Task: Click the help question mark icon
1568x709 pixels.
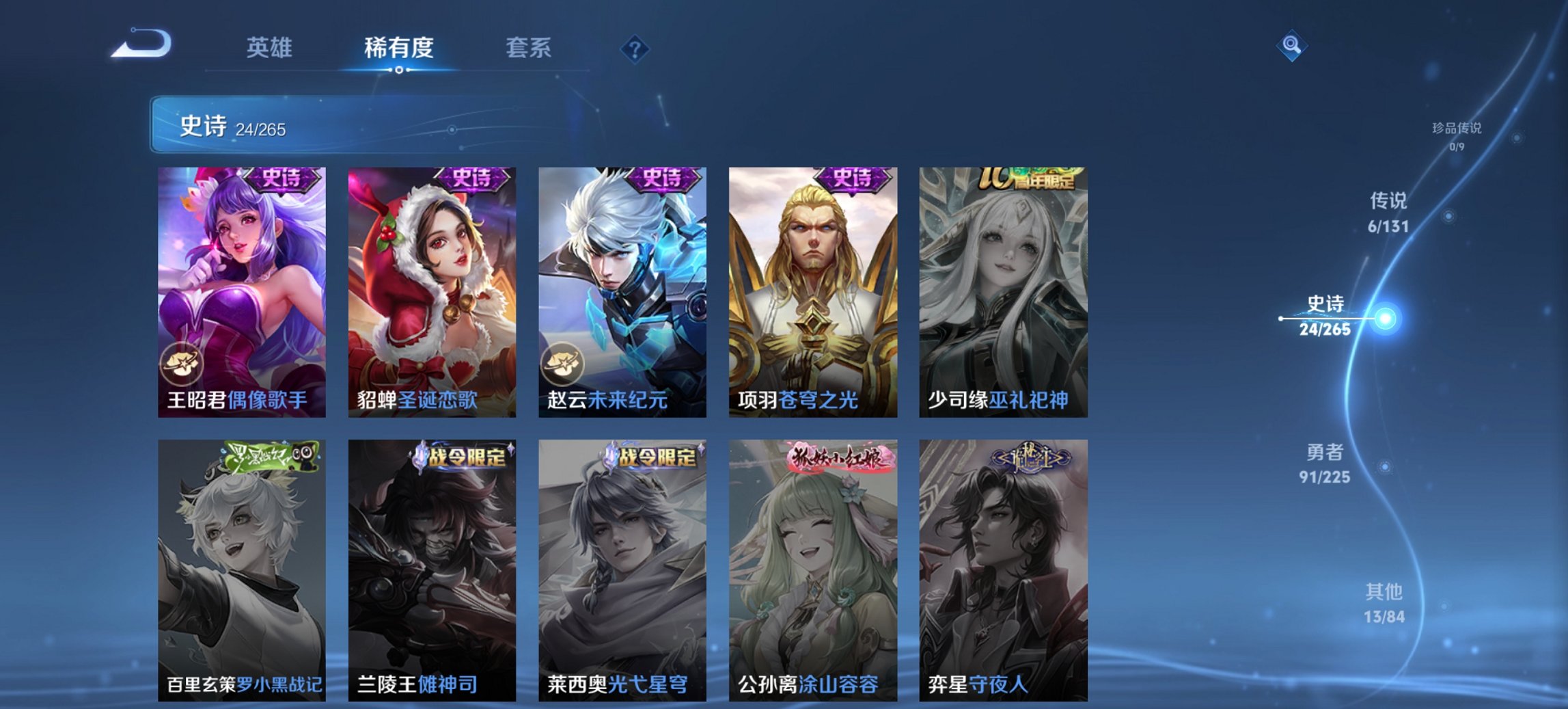Action: click(634, 48)
